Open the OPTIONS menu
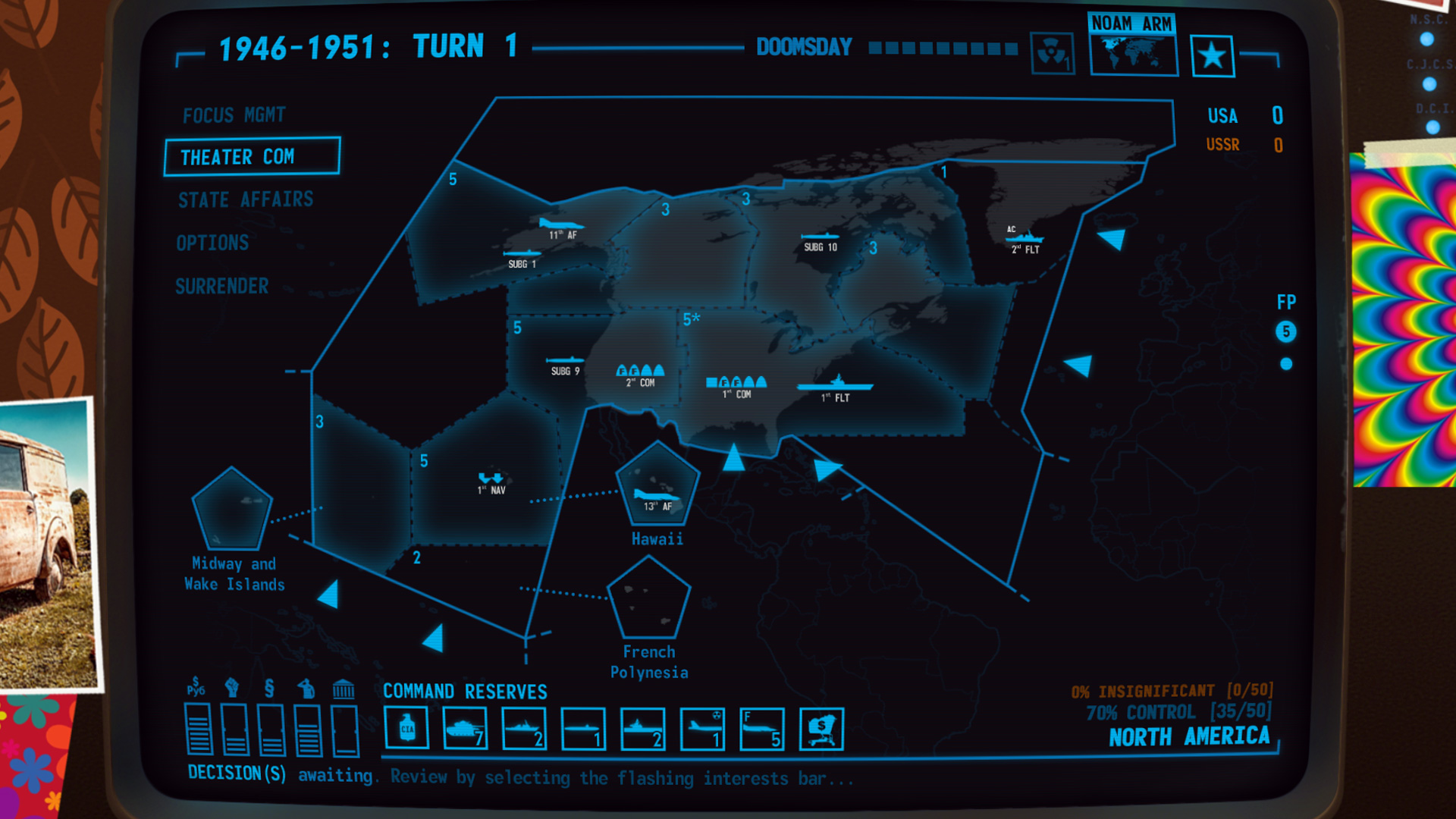The width and height of the screenshot is (1456, 819). tap(212, 242)
